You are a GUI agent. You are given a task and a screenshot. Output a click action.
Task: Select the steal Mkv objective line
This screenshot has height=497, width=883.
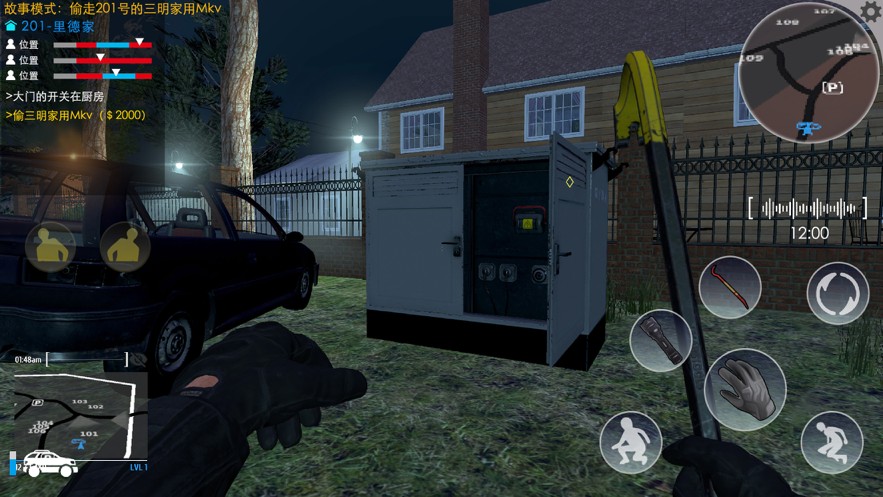(76, 115)
